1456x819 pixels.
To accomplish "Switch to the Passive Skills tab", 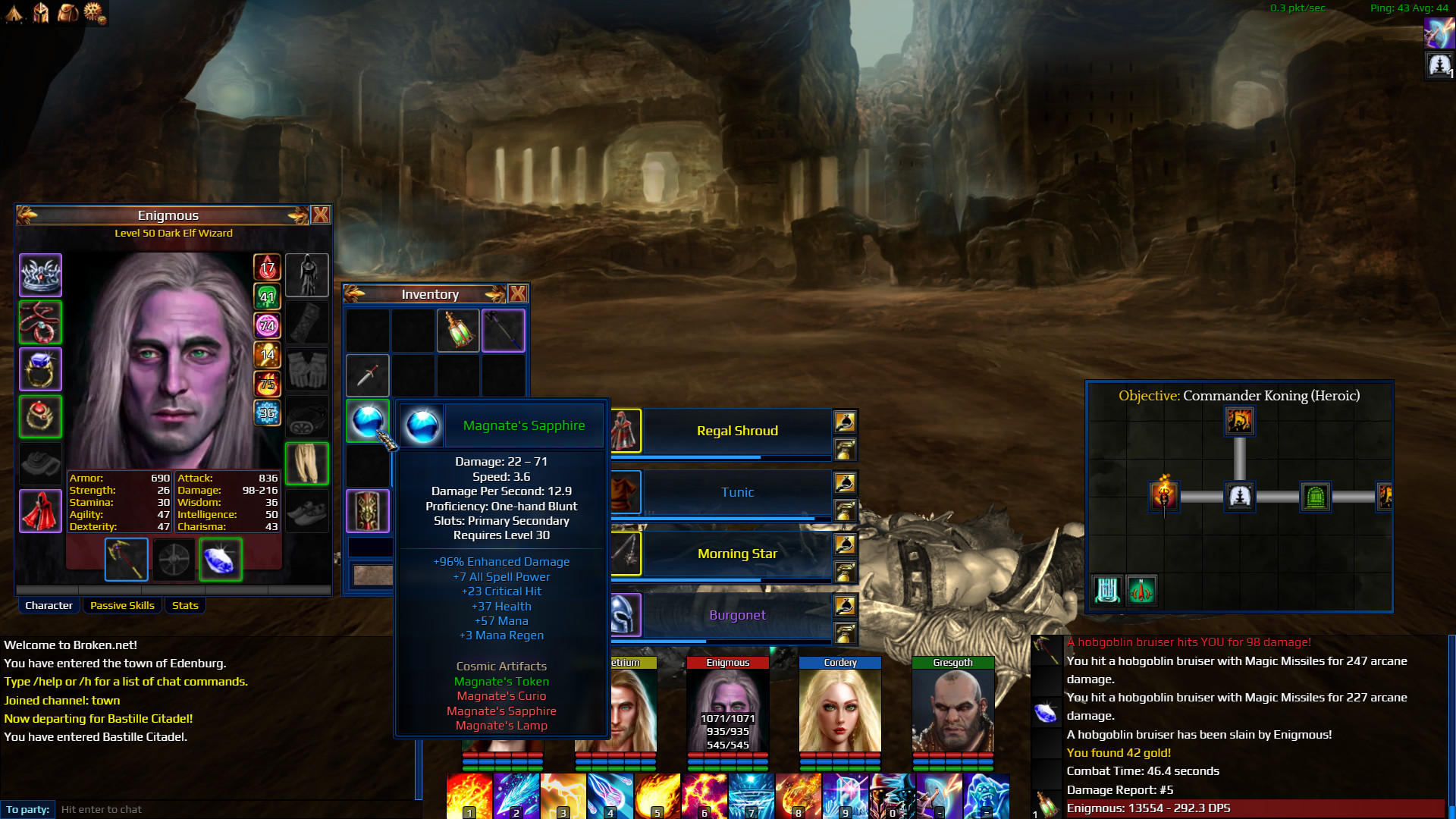I will pyautogui.click(x=122, y=605).
